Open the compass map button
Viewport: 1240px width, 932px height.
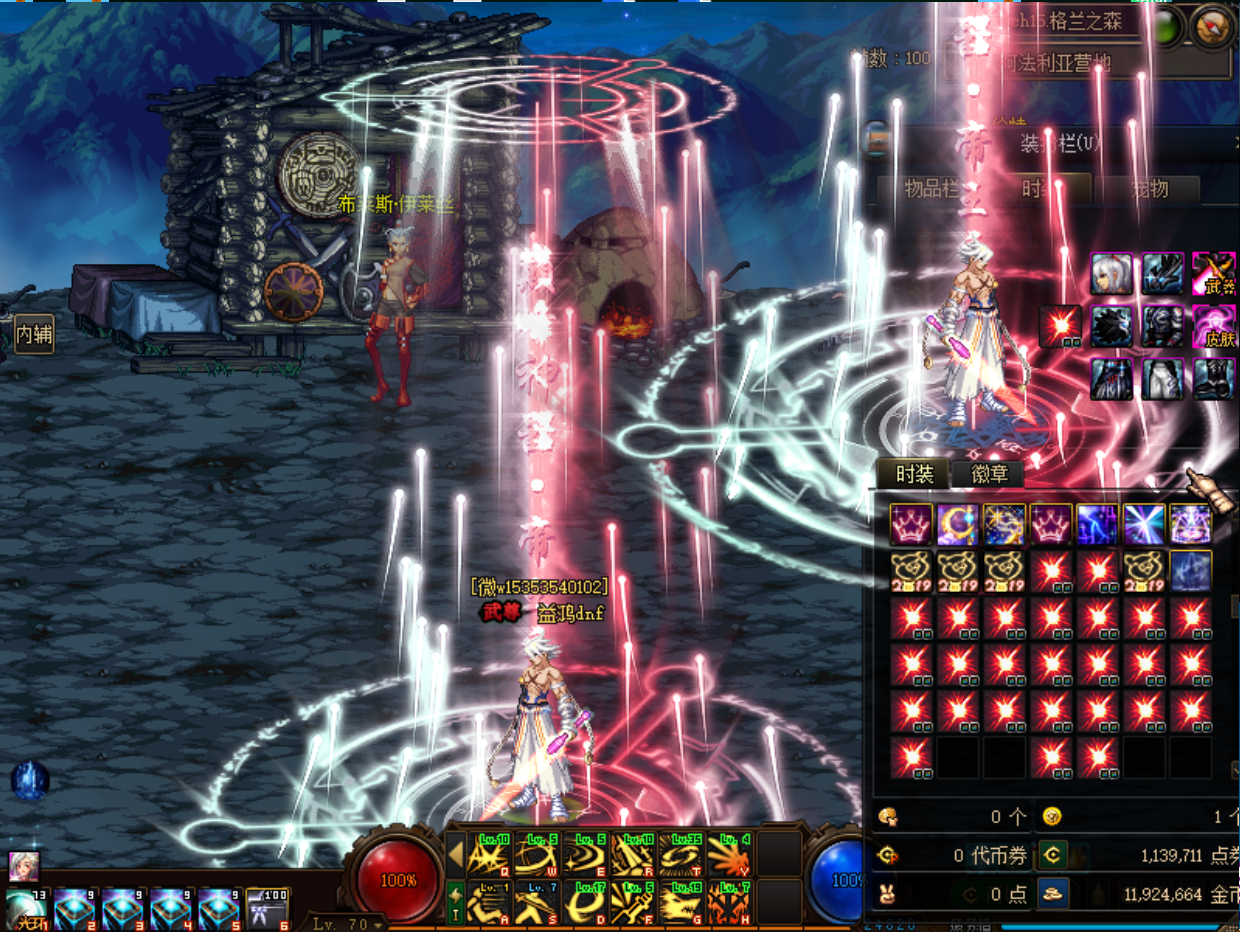pyautogui.click(x=1215, y=27)
